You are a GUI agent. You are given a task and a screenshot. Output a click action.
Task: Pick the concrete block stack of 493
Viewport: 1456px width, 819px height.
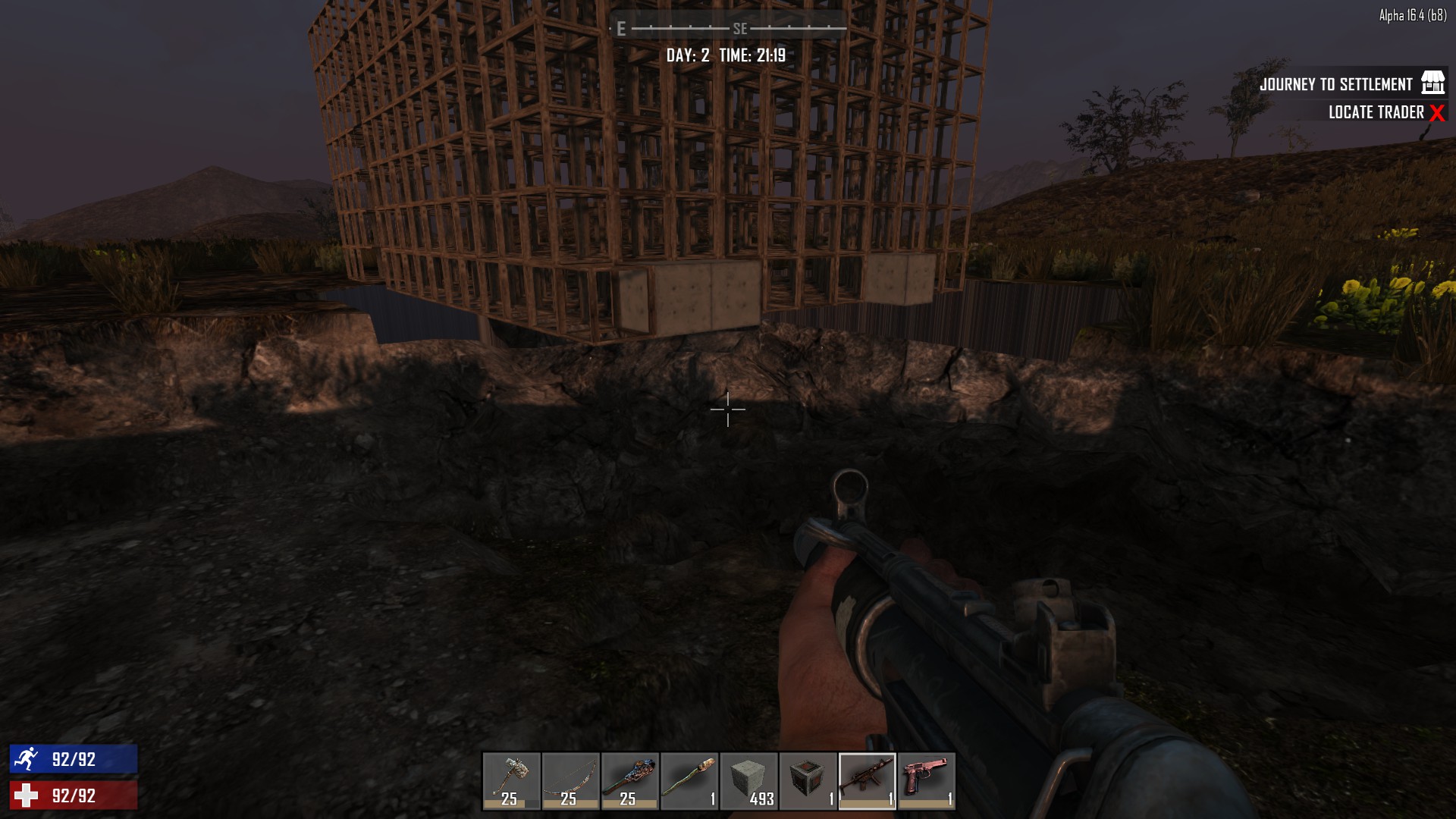click(x=748, y=780)
